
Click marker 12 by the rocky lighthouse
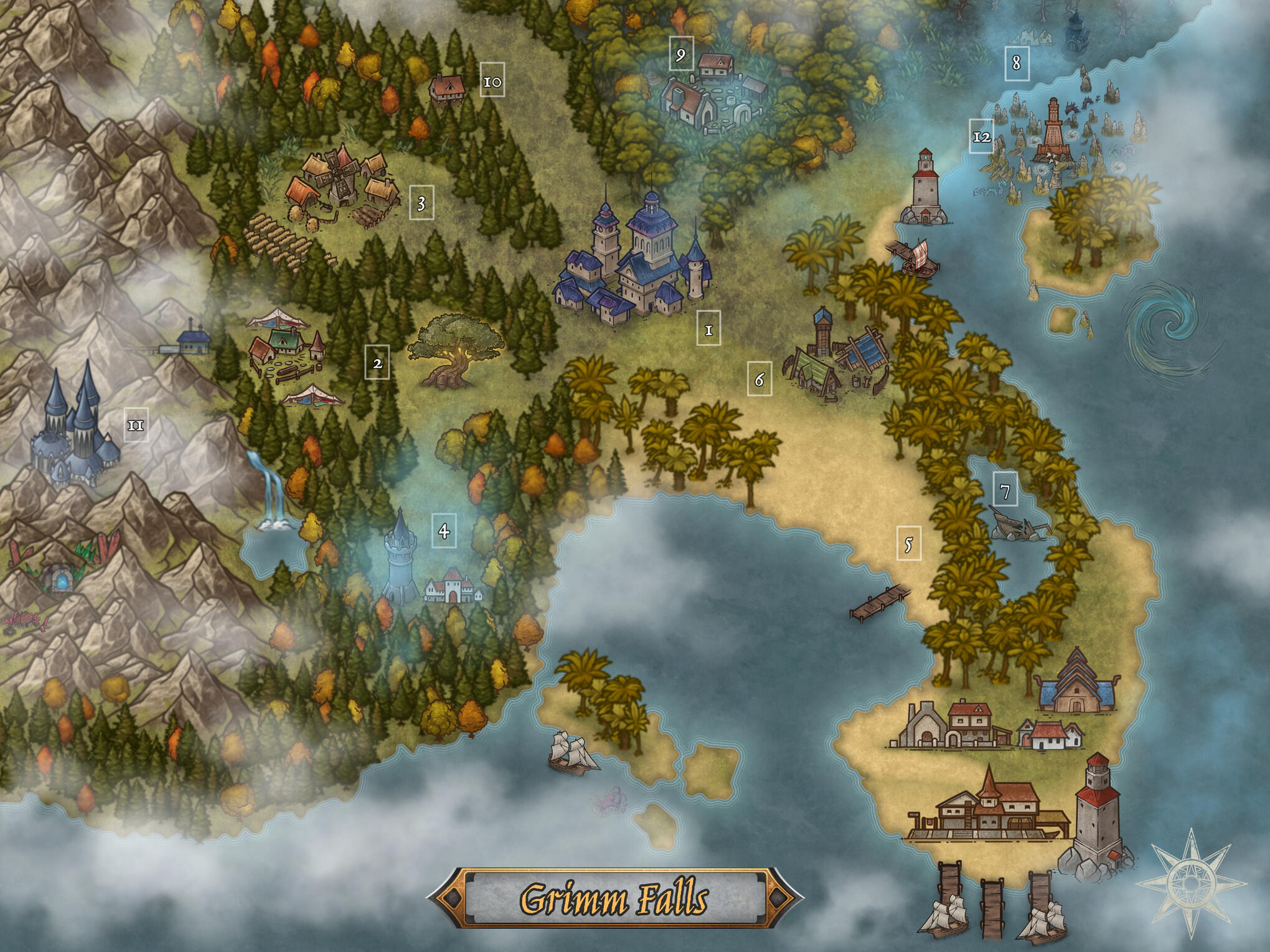pos(981,136)
